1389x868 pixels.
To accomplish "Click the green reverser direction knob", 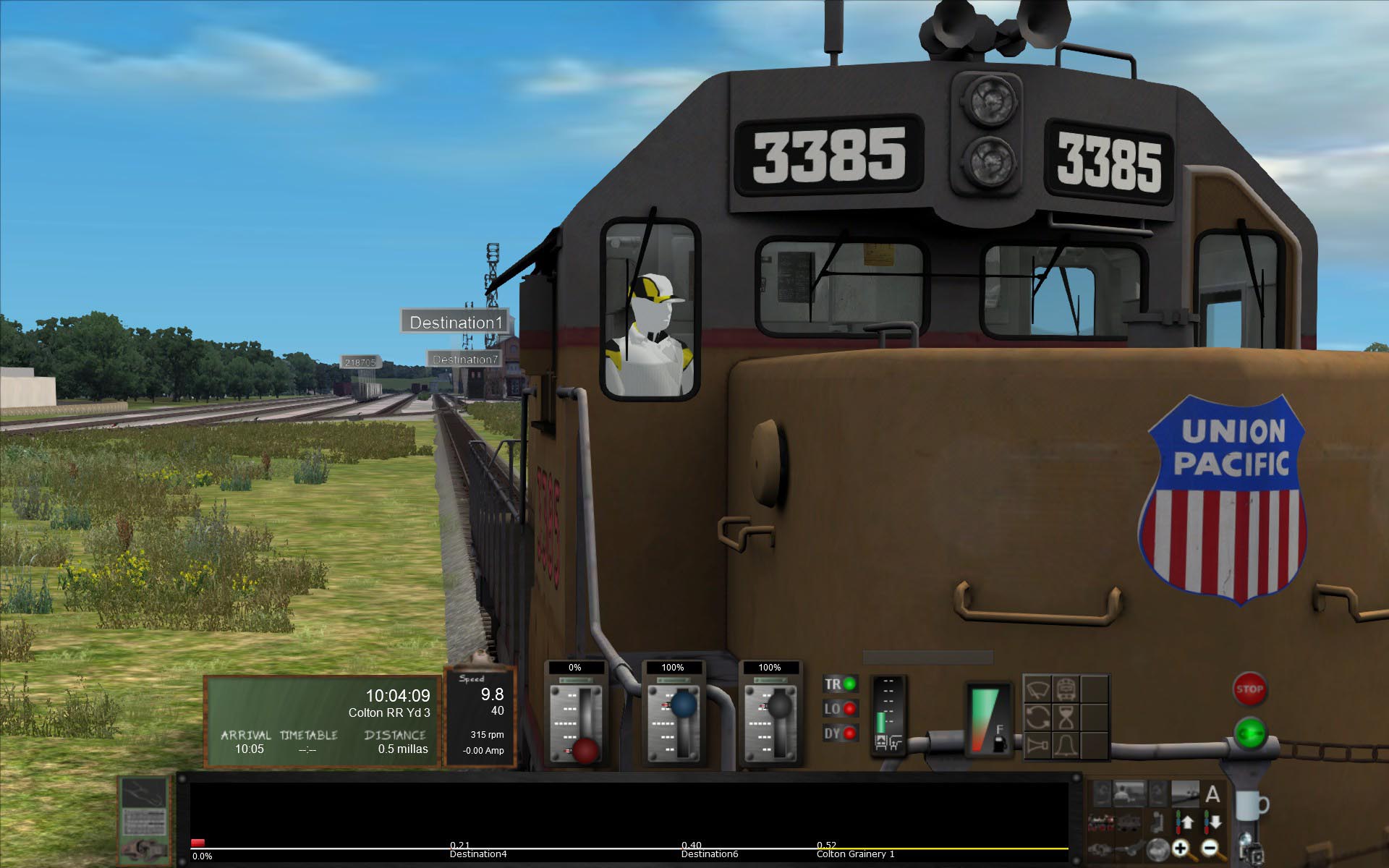I will click(1249, 734).
